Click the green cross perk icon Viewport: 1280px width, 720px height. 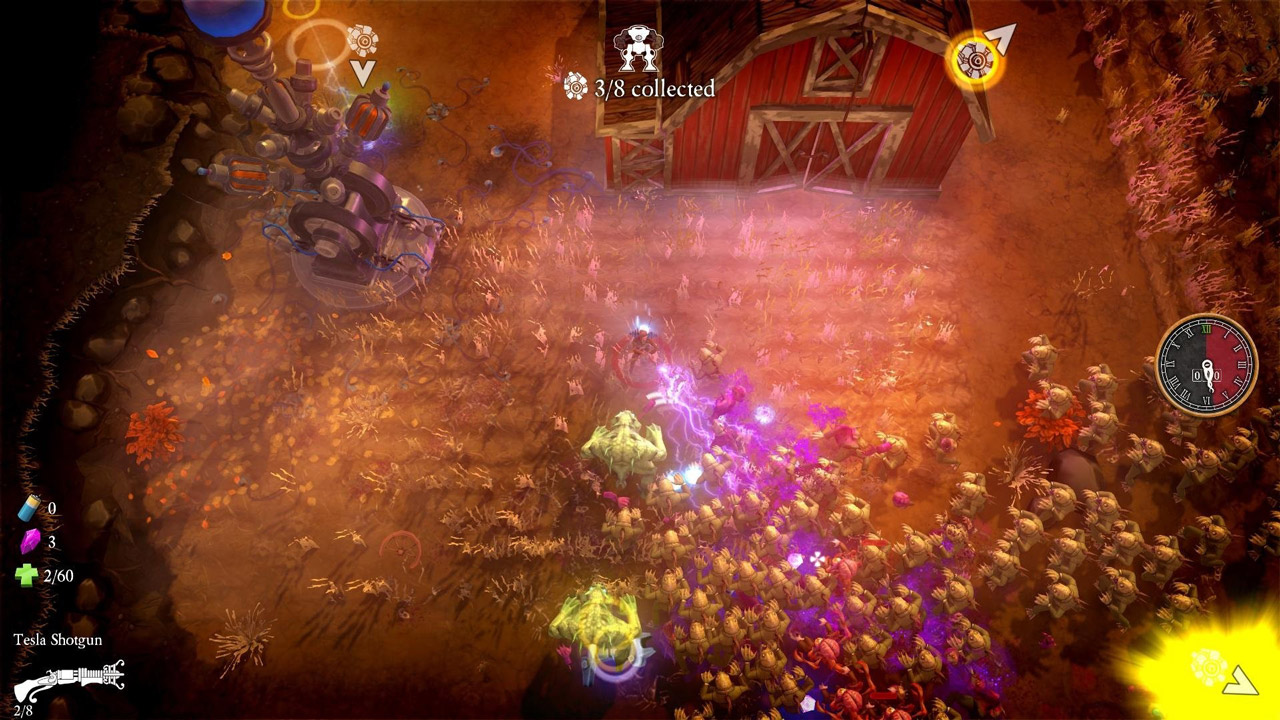click(27, 575)
